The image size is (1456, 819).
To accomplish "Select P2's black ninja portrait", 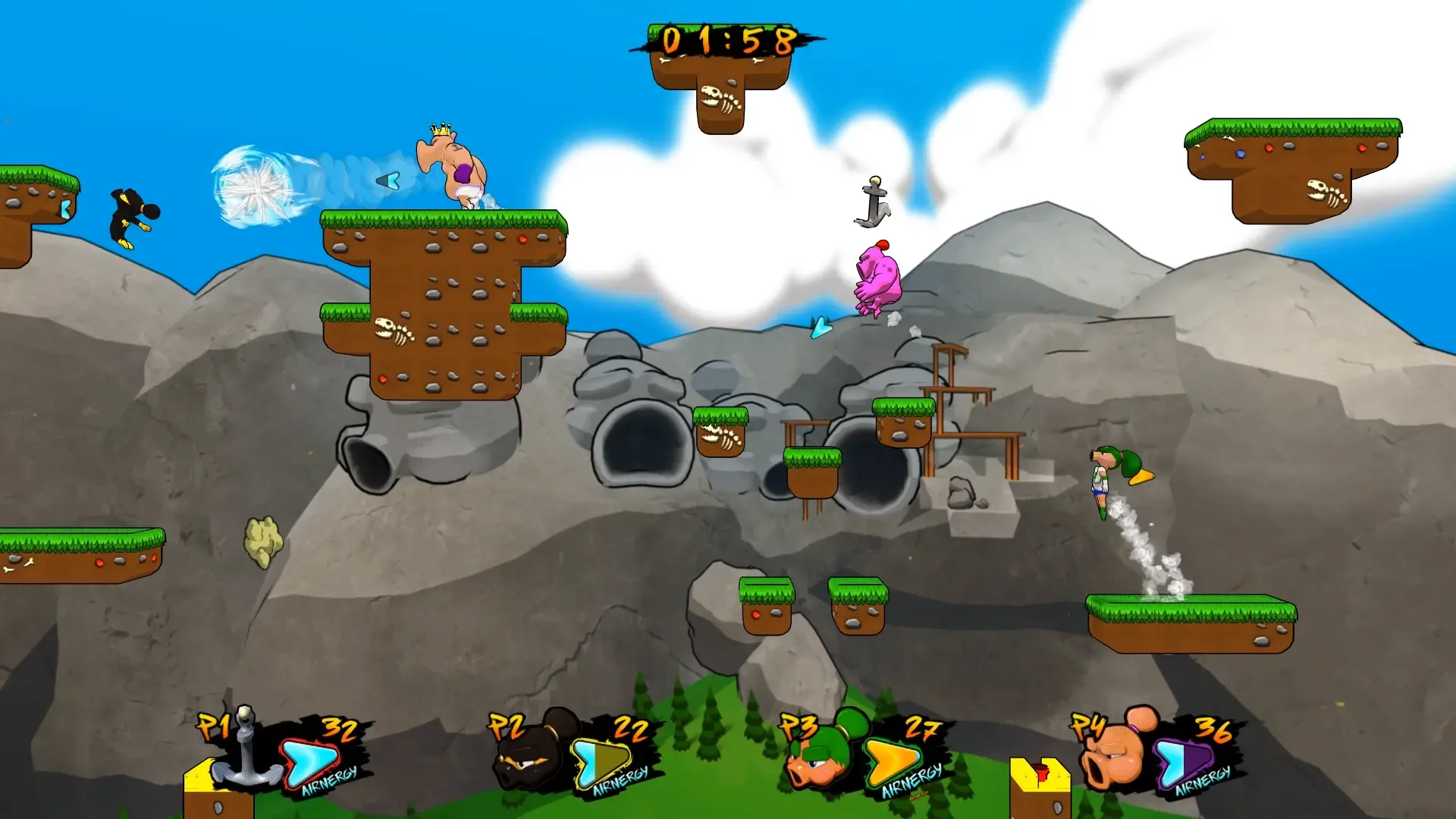I will pyautogui.click(x=531, y=755).
